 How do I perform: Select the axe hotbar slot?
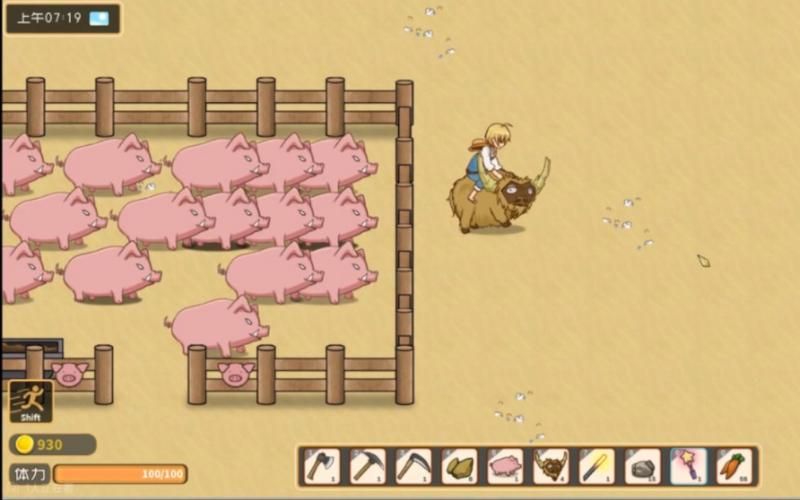(322, 466)
